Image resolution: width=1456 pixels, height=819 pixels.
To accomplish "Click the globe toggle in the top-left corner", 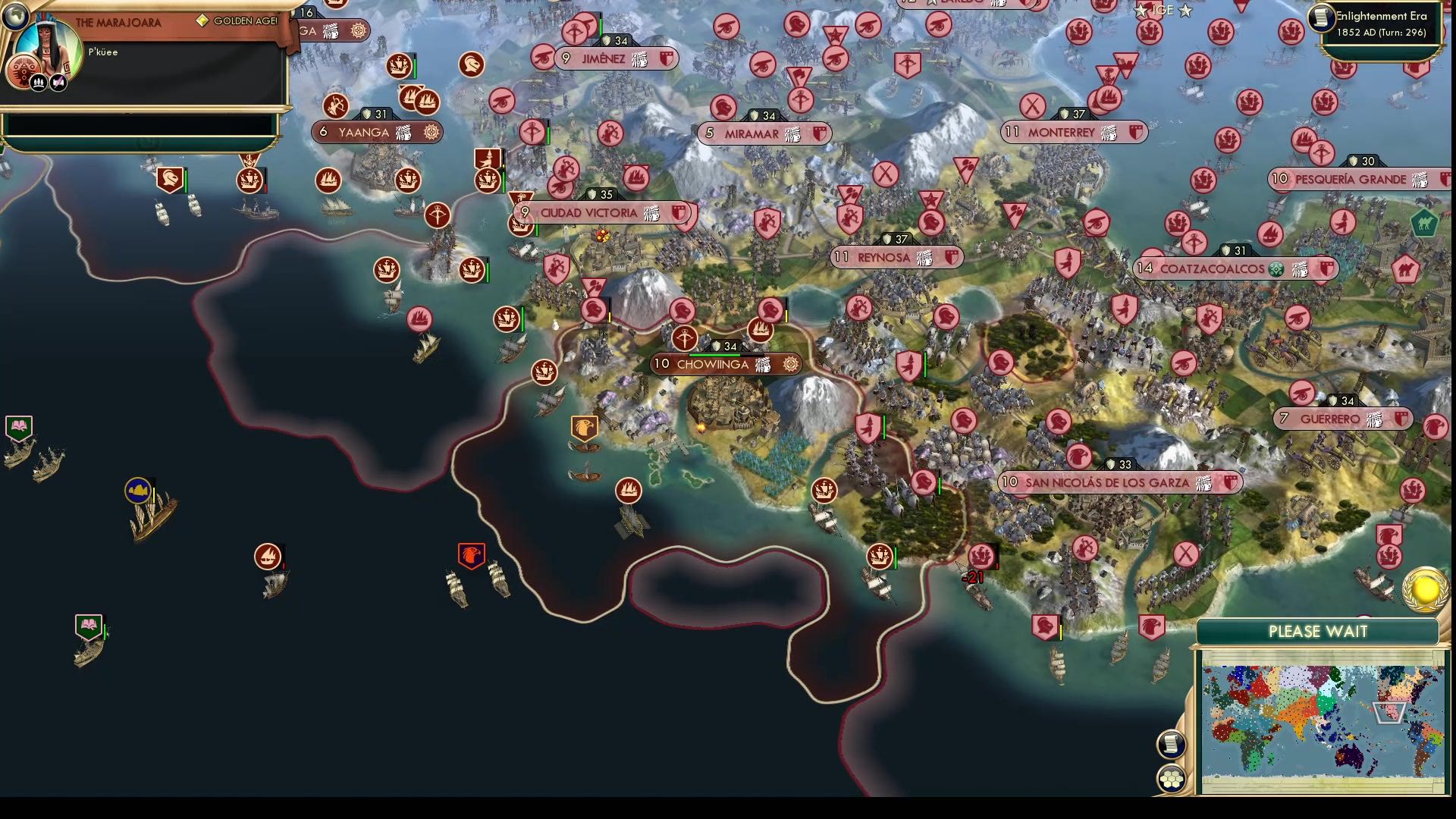I will point(17,17).
